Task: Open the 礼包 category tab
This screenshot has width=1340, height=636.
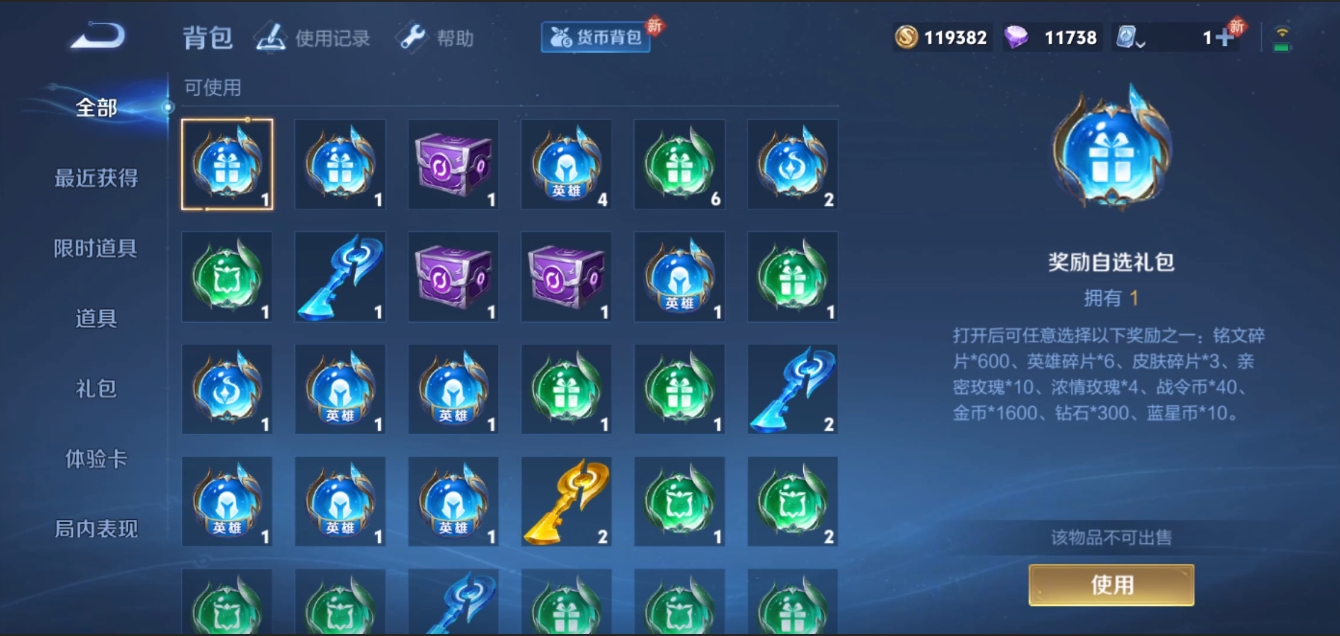Action: pyautogui.click(x=96, y=388)
